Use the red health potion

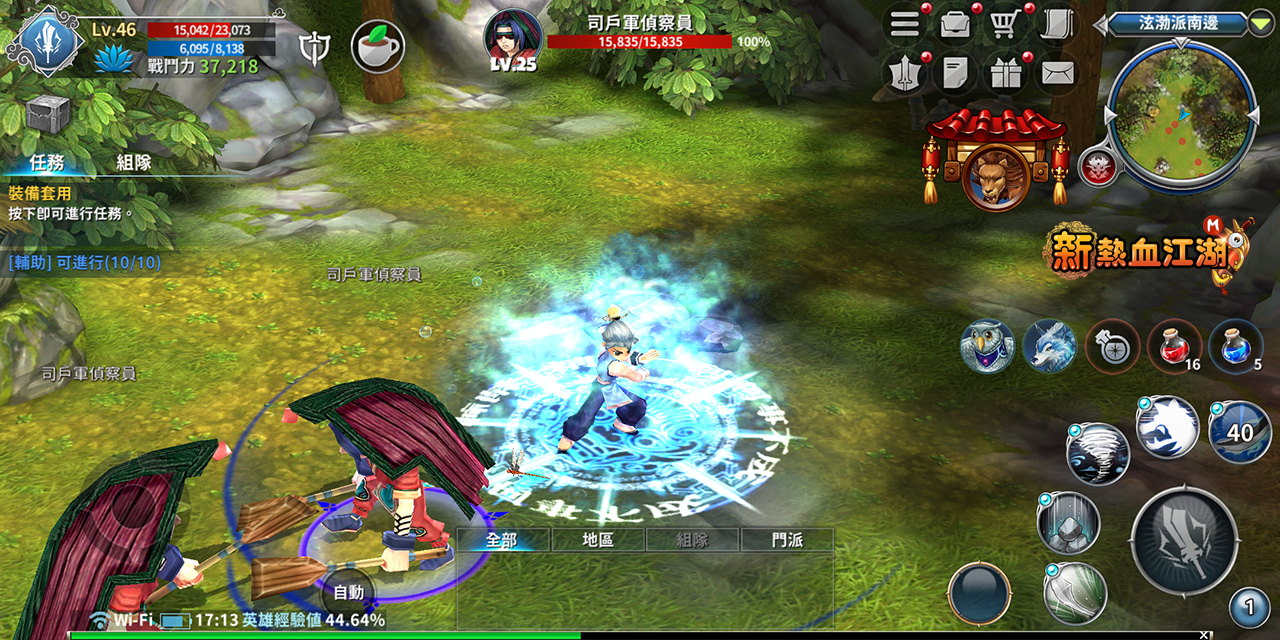pos(1172,344)
